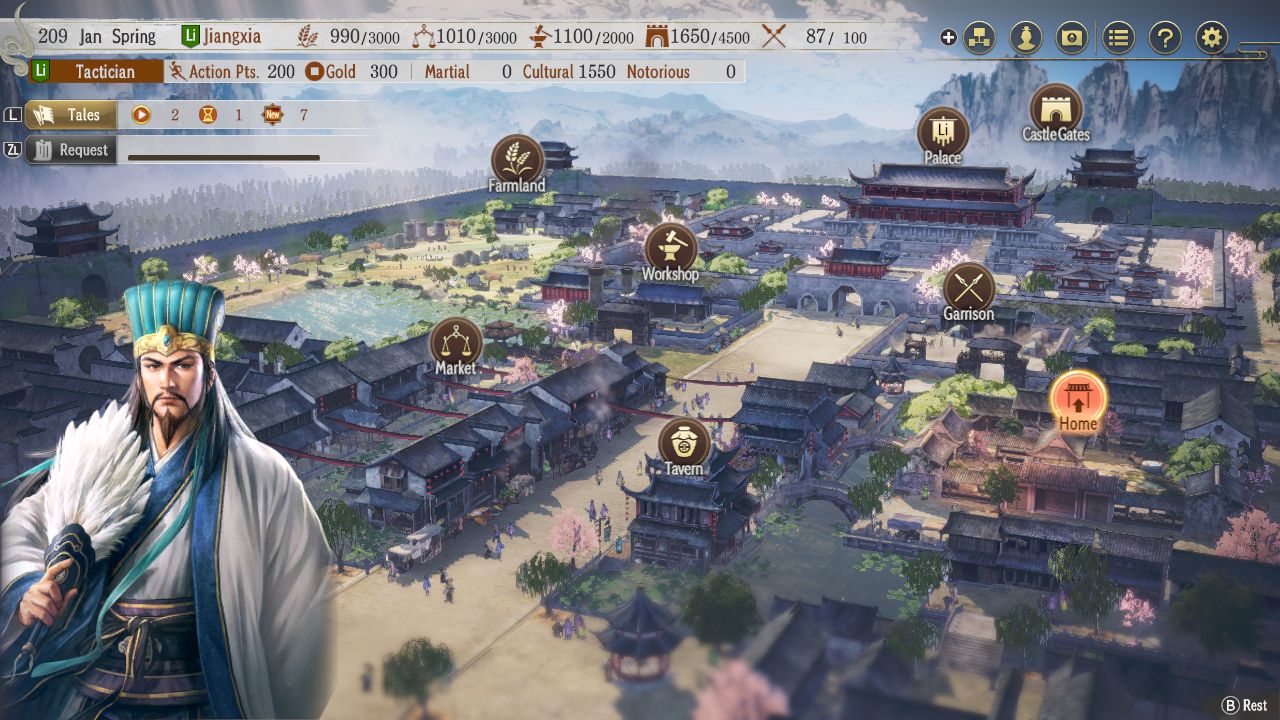The width and height of the screenshot is (1280, 720).
Task: Open the settings gear menu
Action: (x=1211, y=38)
